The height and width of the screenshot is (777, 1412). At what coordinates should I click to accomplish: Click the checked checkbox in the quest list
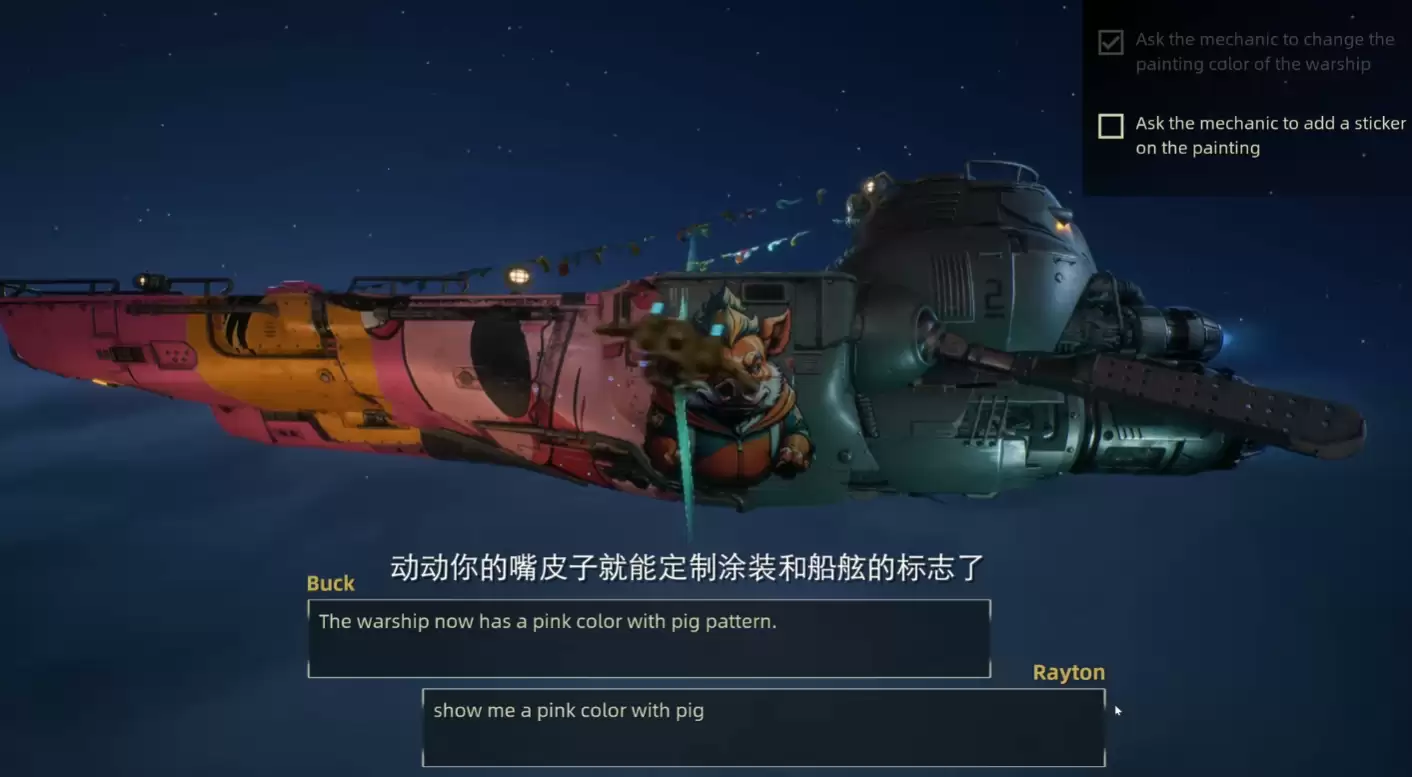[1111, 42]
